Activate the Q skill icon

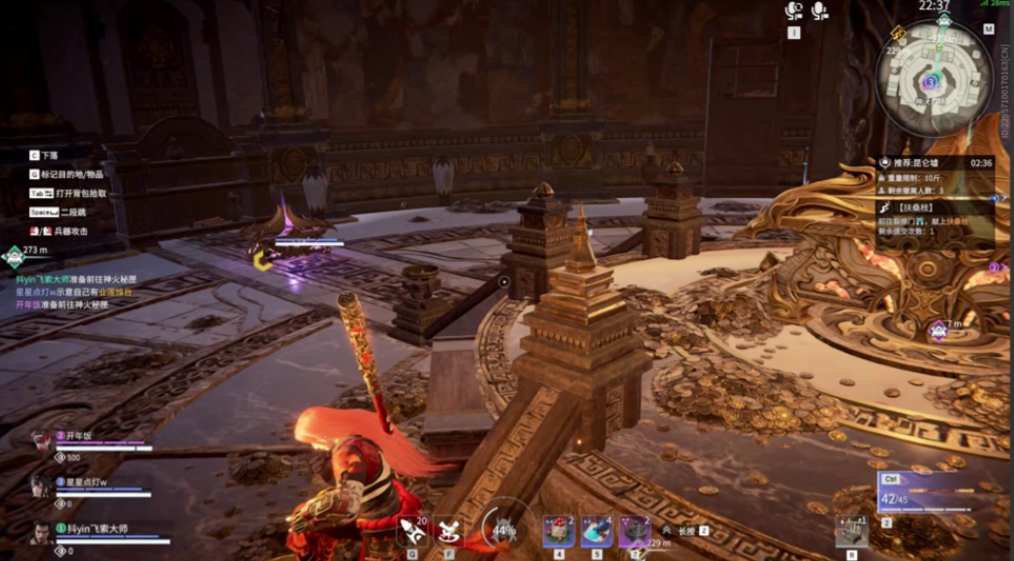412,528
